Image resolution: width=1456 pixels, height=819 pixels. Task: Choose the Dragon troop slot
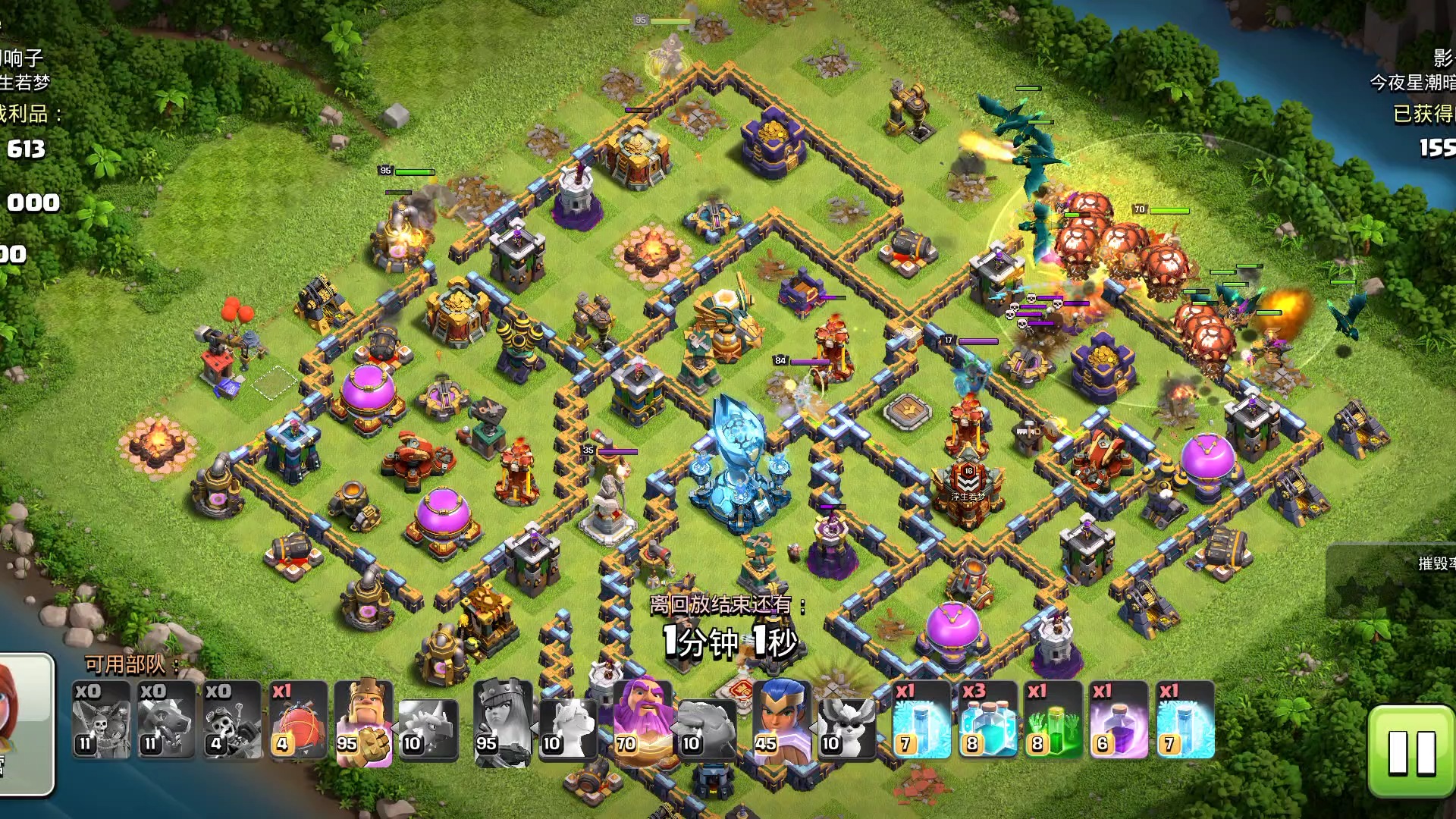(166, 720)
